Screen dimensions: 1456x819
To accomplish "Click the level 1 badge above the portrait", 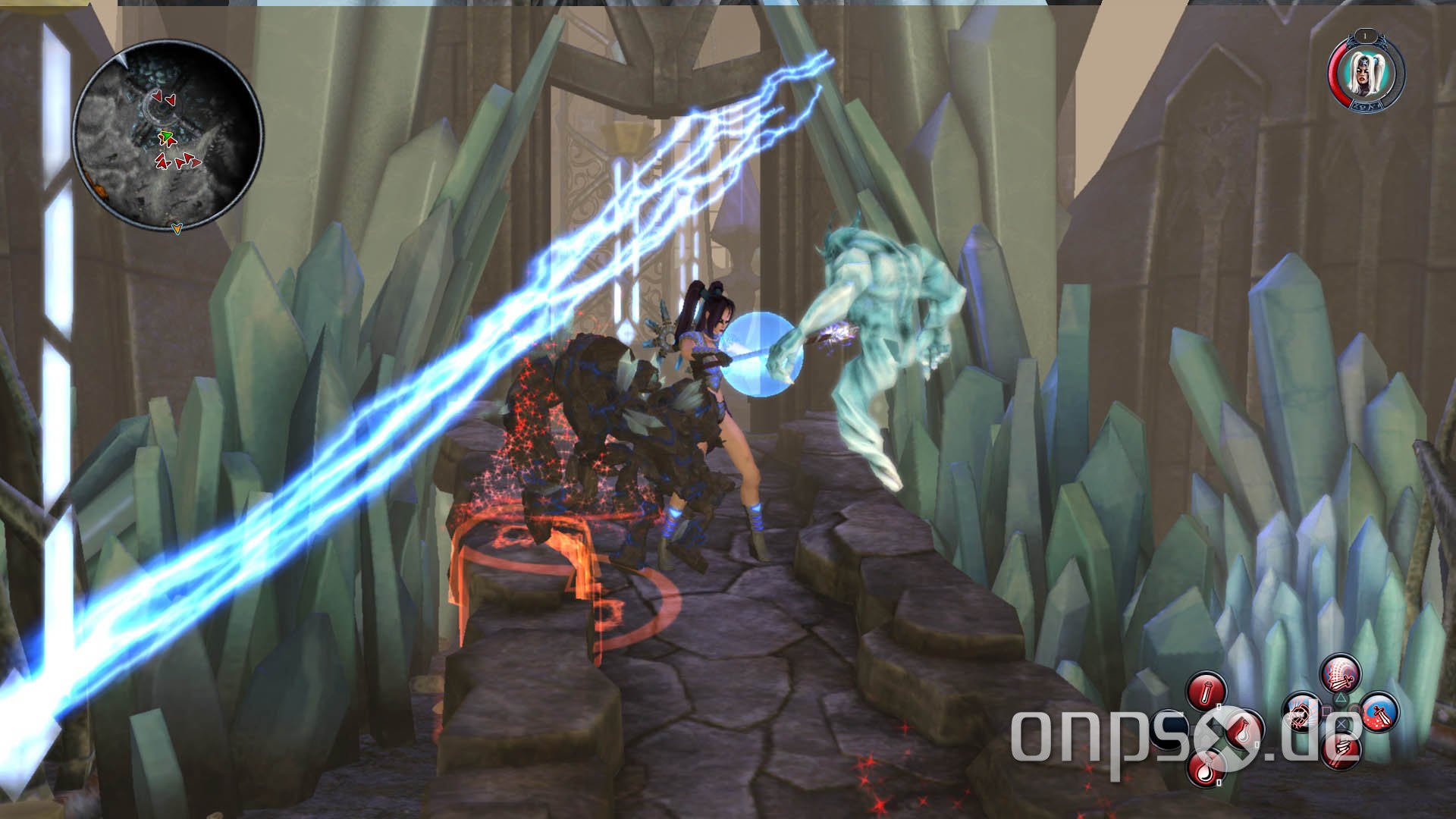I will (x=1365, y=36).
